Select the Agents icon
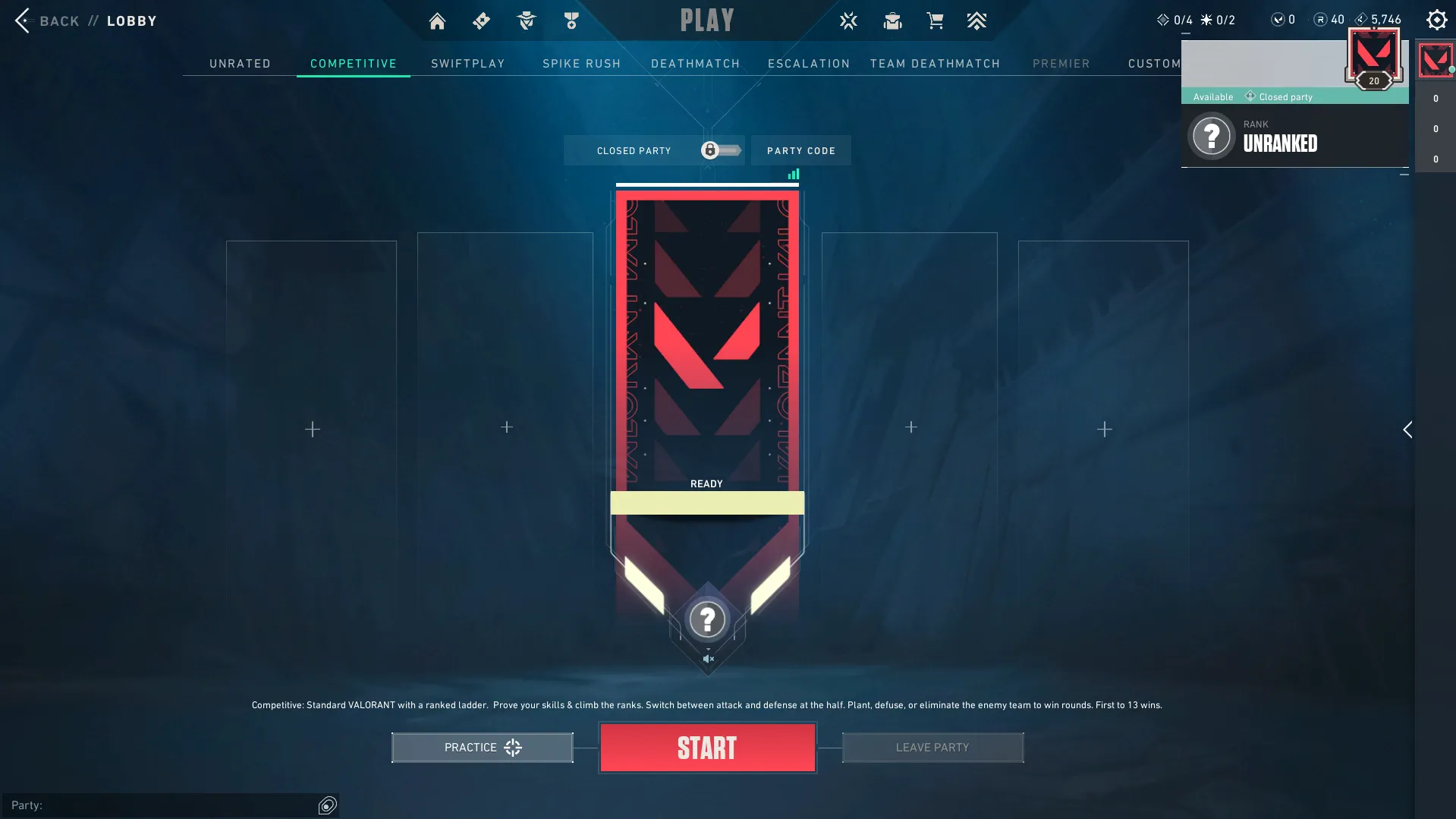 point(526,20)
